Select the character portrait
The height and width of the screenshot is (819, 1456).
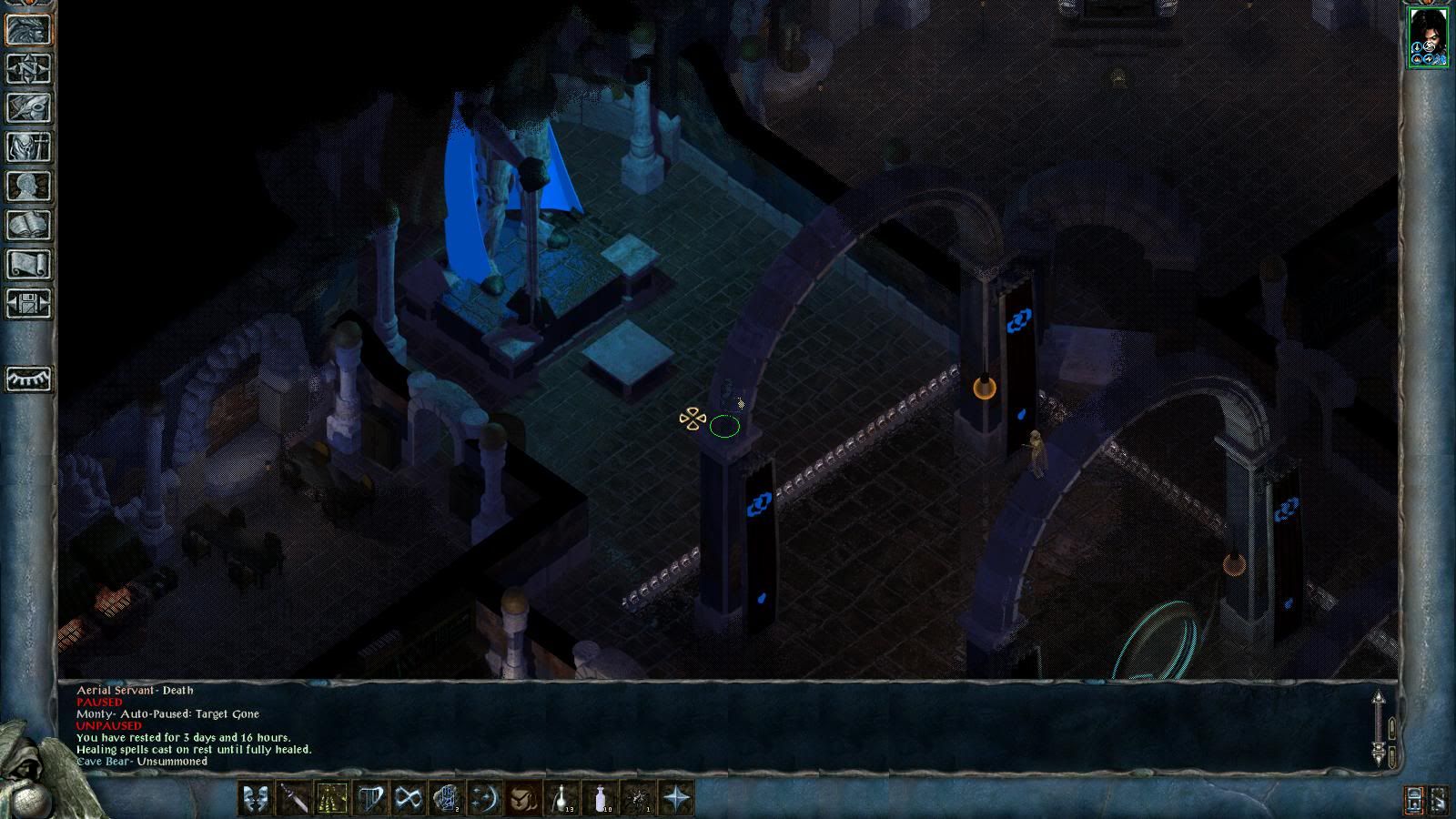(1427, 36)
